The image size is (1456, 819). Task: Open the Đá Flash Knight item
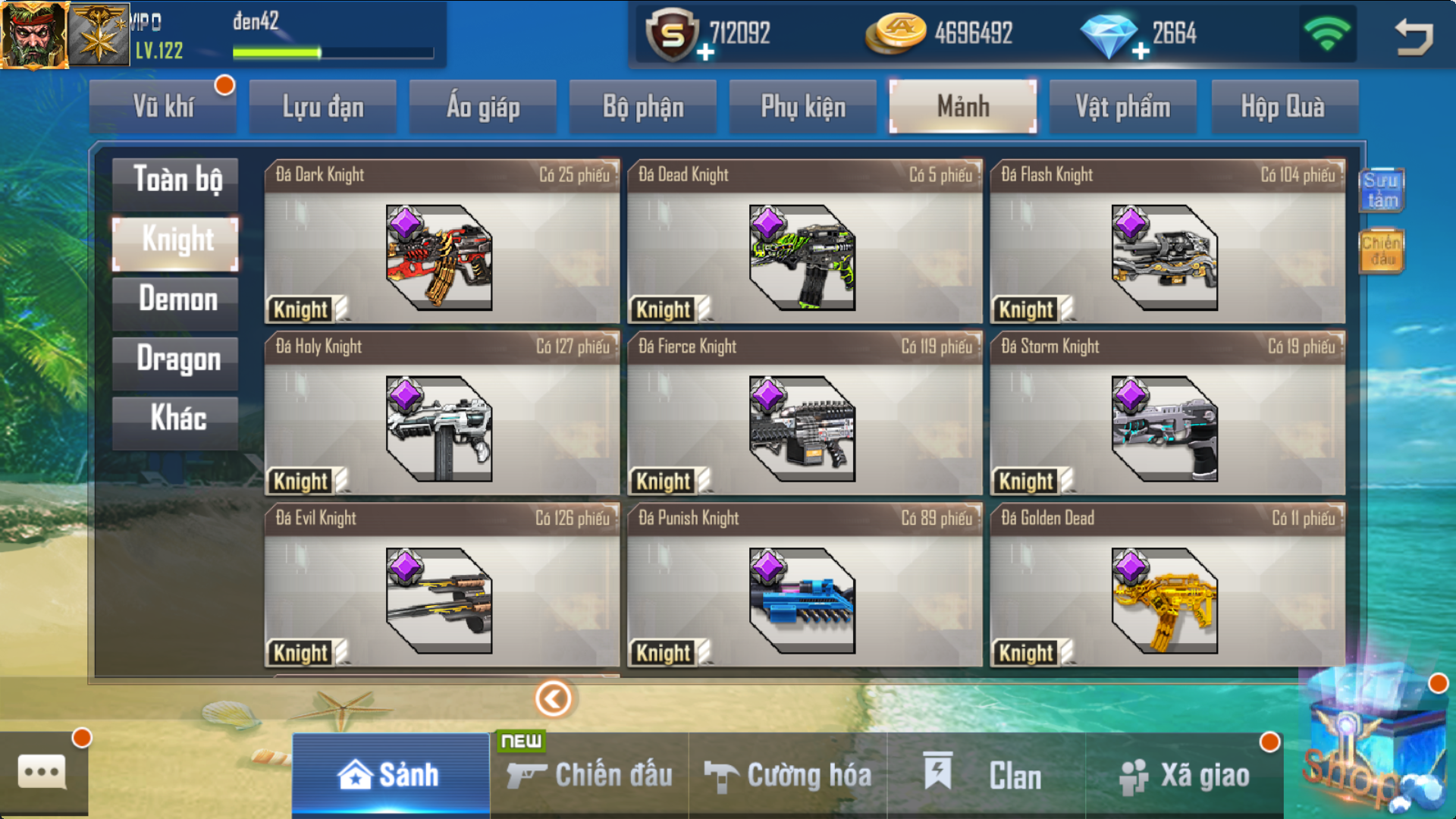click(x=1167, y=242)
